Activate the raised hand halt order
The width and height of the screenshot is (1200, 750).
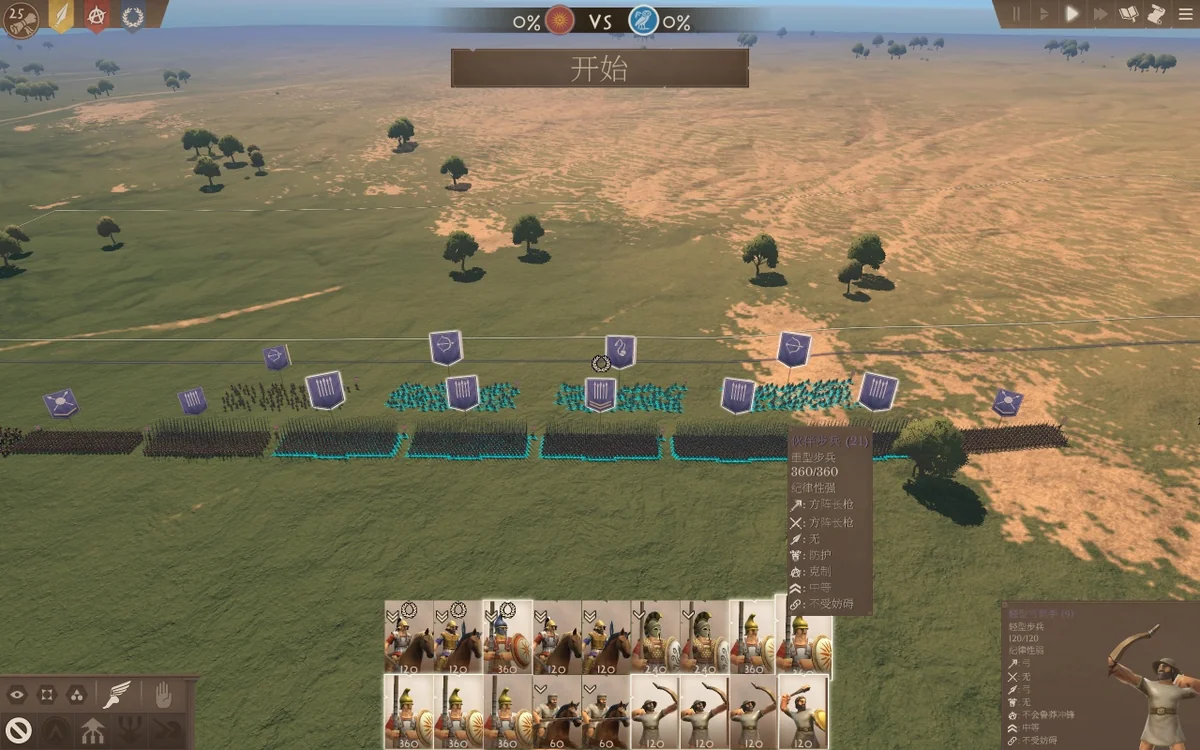(x=164, y=694)
